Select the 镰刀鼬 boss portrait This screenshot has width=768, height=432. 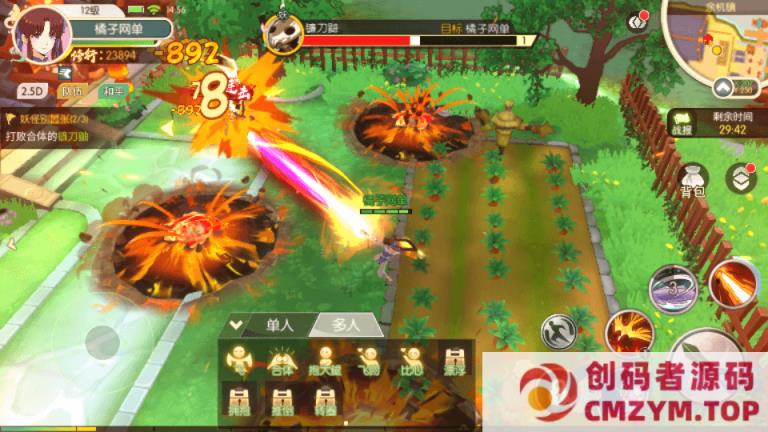[x=282, y=34]
